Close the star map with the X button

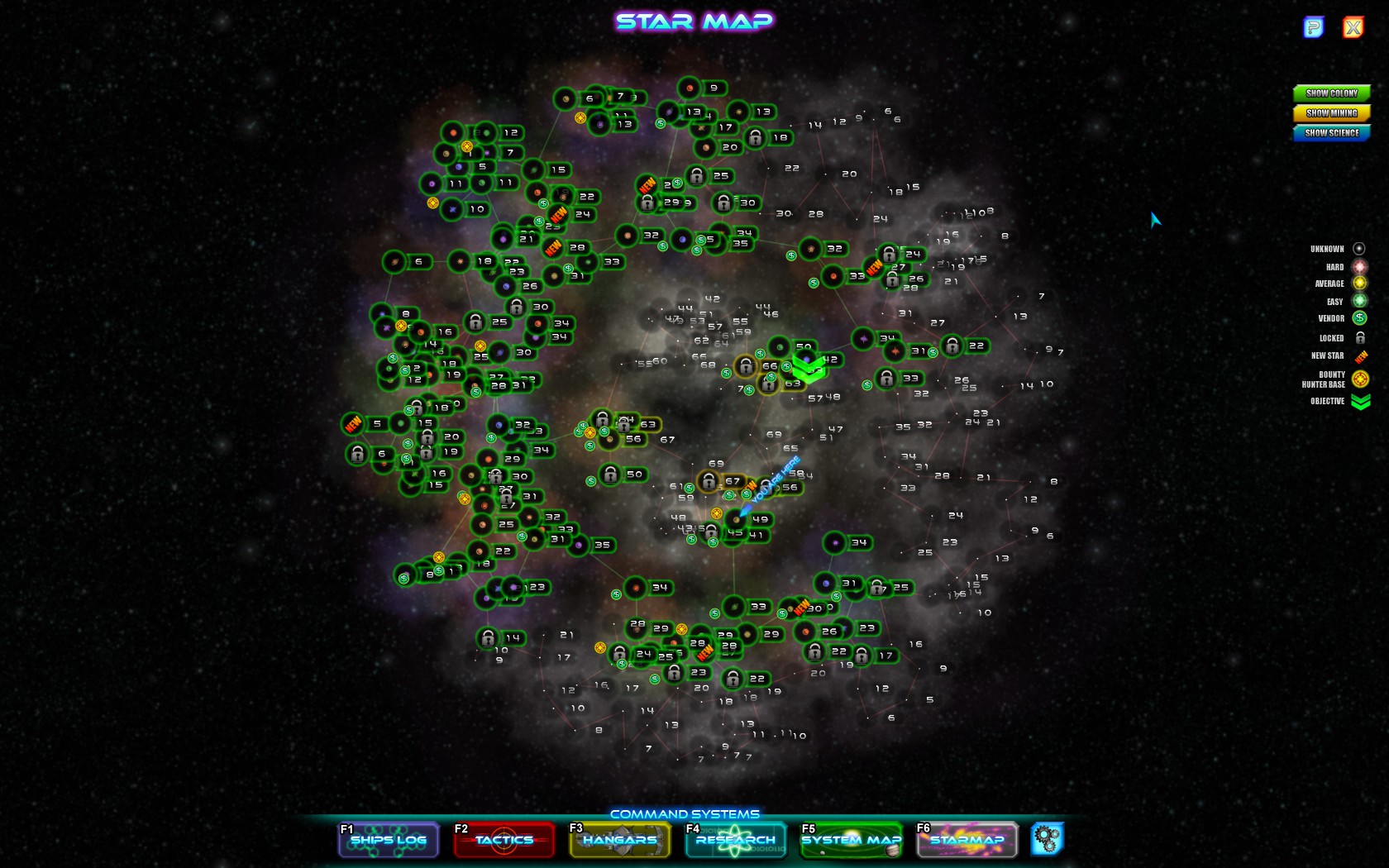tap(1353, 28)
